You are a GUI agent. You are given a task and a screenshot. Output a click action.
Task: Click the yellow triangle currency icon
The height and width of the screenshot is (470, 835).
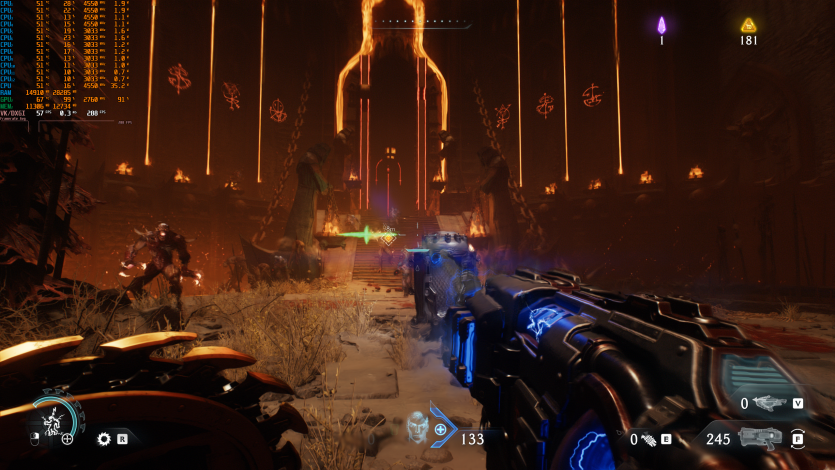pyautogui.click(x=747, y=26)
